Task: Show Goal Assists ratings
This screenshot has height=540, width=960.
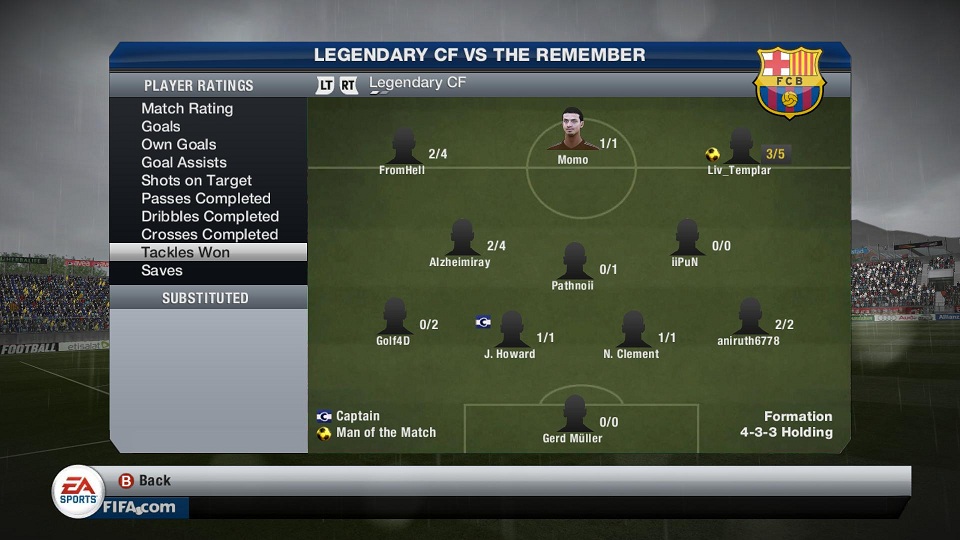Action: tap(184, 162)
